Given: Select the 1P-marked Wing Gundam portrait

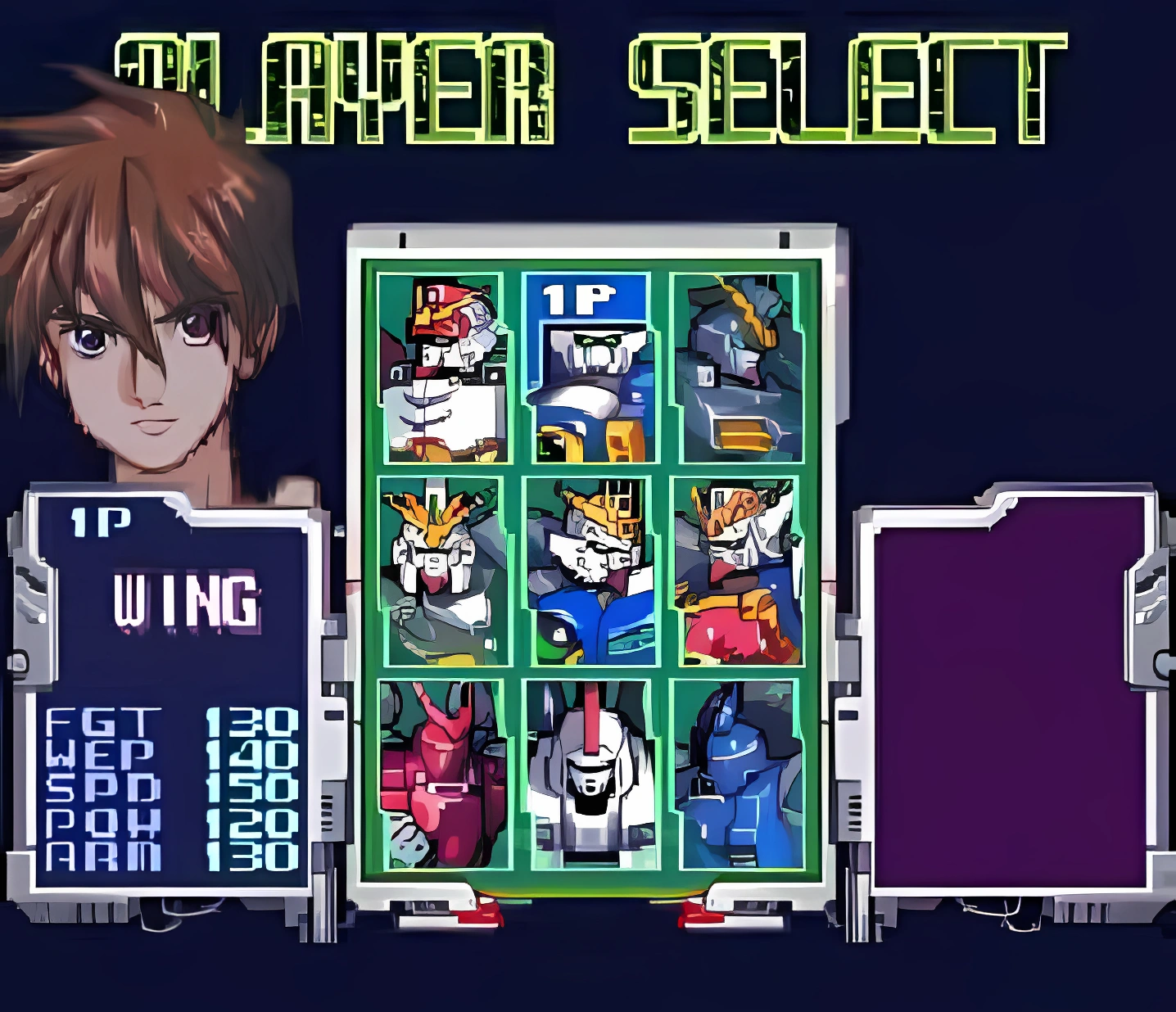Looking at the screenshot, I should coord(588,368).
